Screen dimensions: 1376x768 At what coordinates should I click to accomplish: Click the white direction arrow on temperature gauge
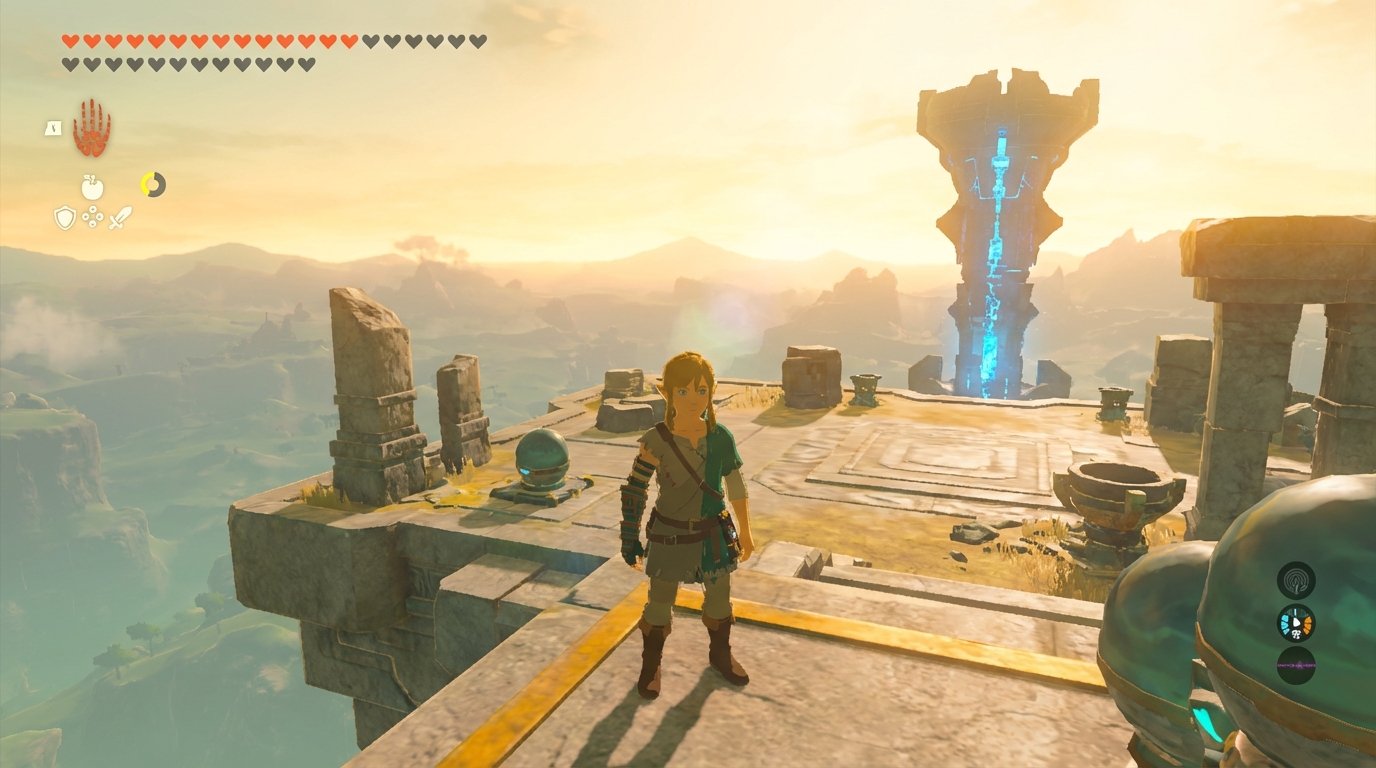[1298, 621]
